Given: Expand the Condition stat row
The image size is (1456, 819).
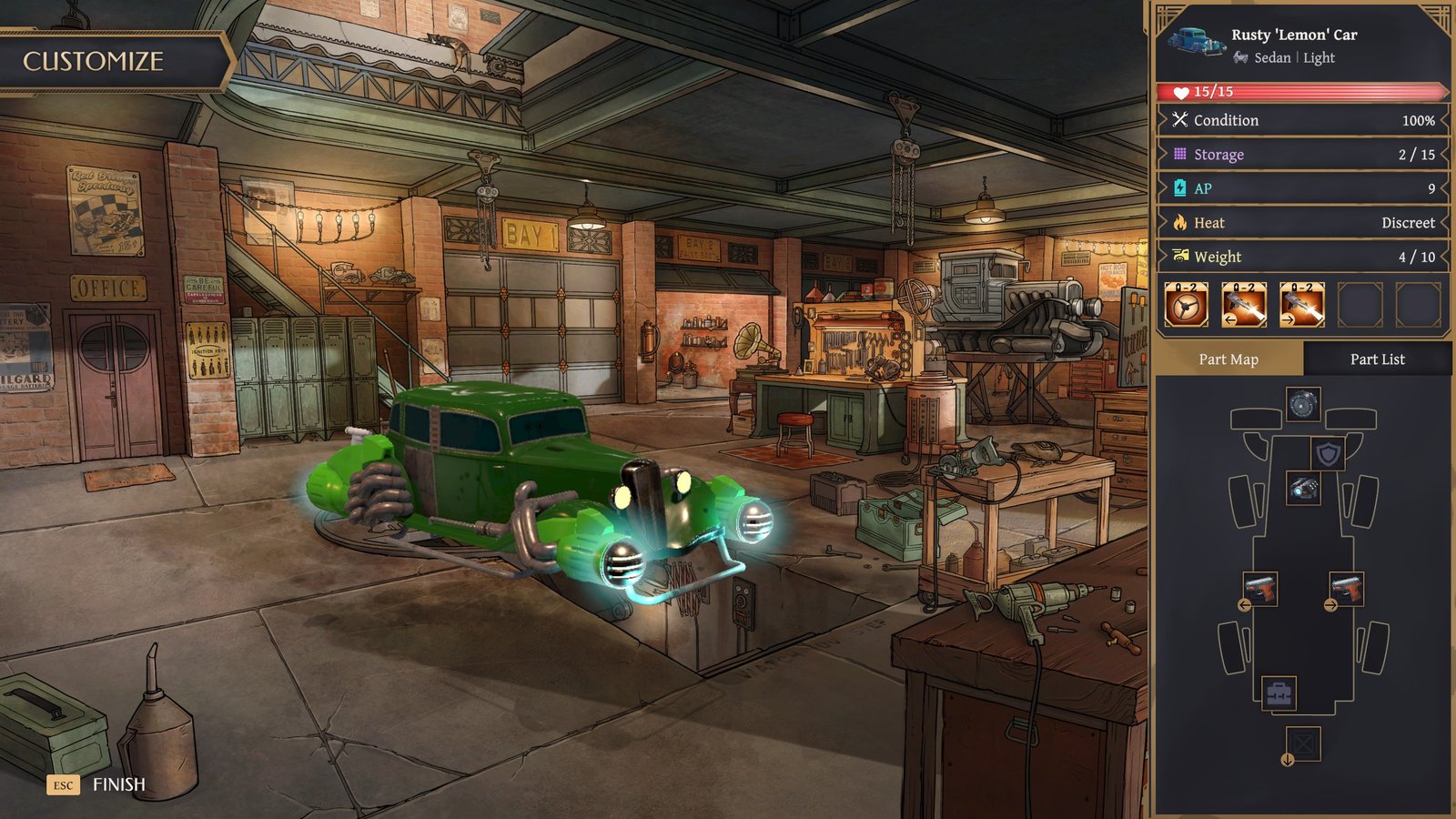Looking at the screenshot, I should (x=1303, y=120).
